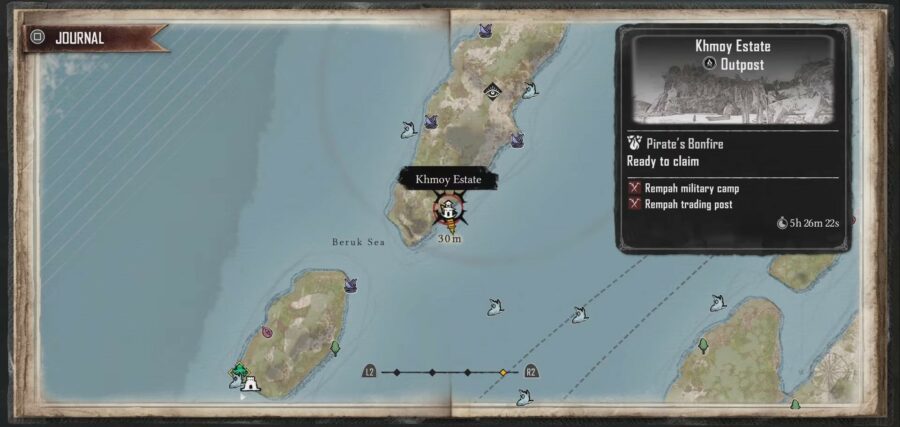Viewport: 900px width, 427px height.
Task: Click the eye lookout marker on the map
Action: point(492,91)
